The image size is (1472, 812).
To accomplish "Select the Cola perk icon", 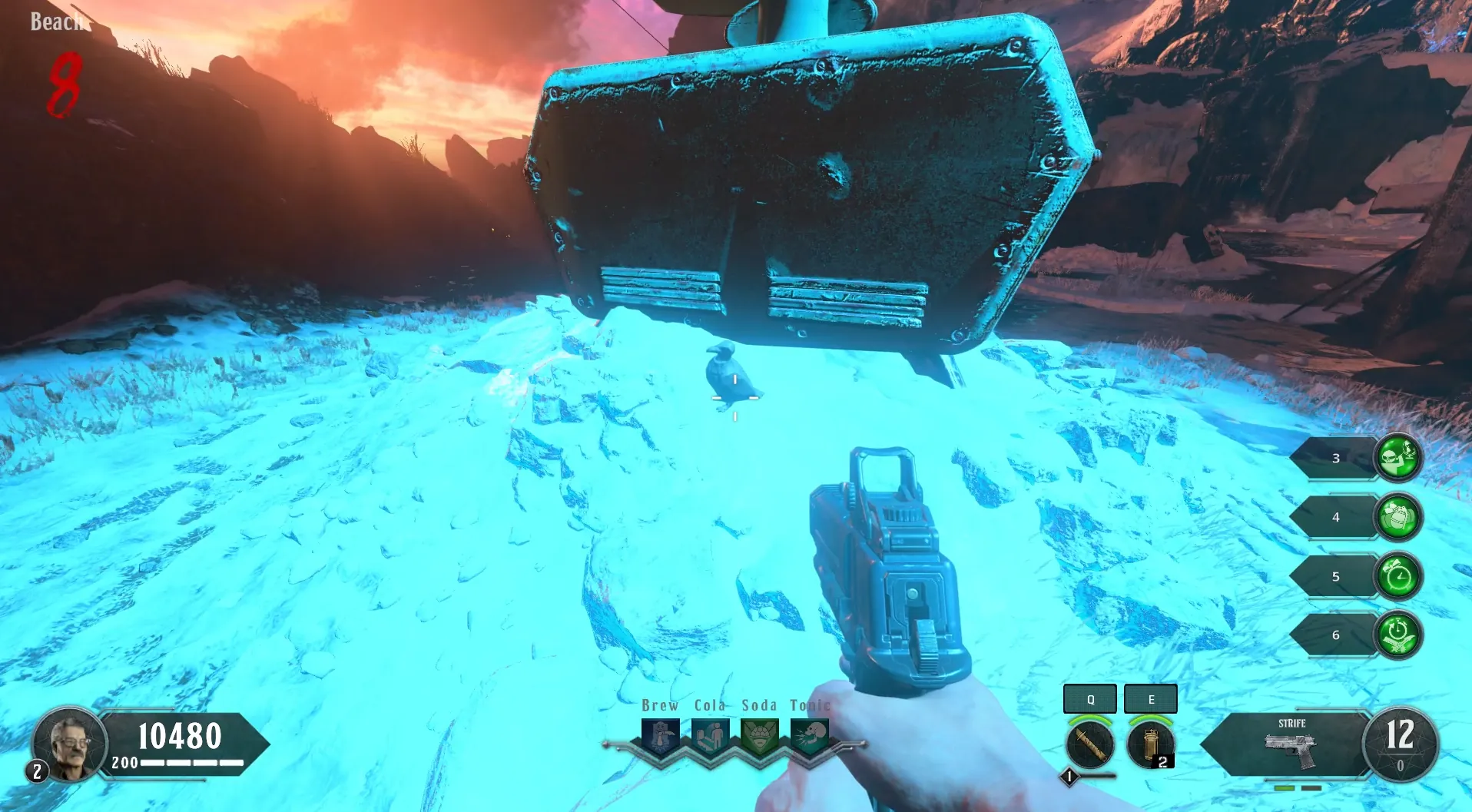I will click(x=711, y=736).
